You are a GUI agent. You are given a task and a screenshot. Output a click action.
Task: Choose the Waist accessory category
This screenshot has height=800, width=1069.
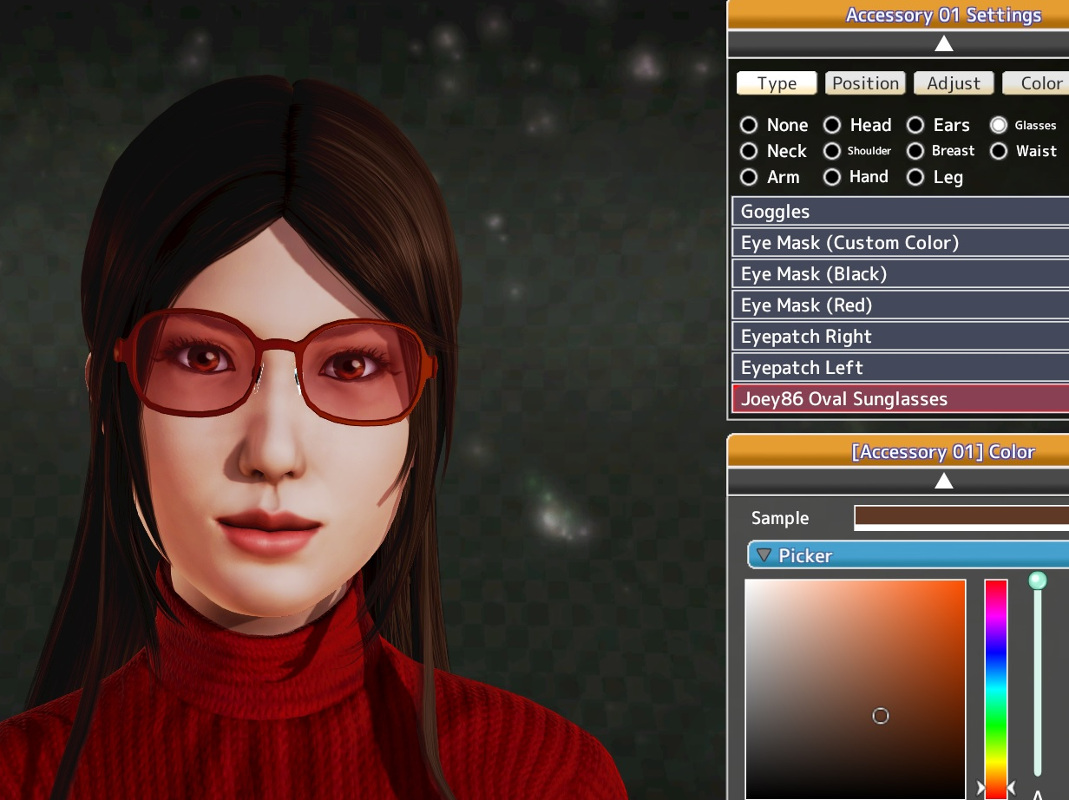click(x=999, y=151)
